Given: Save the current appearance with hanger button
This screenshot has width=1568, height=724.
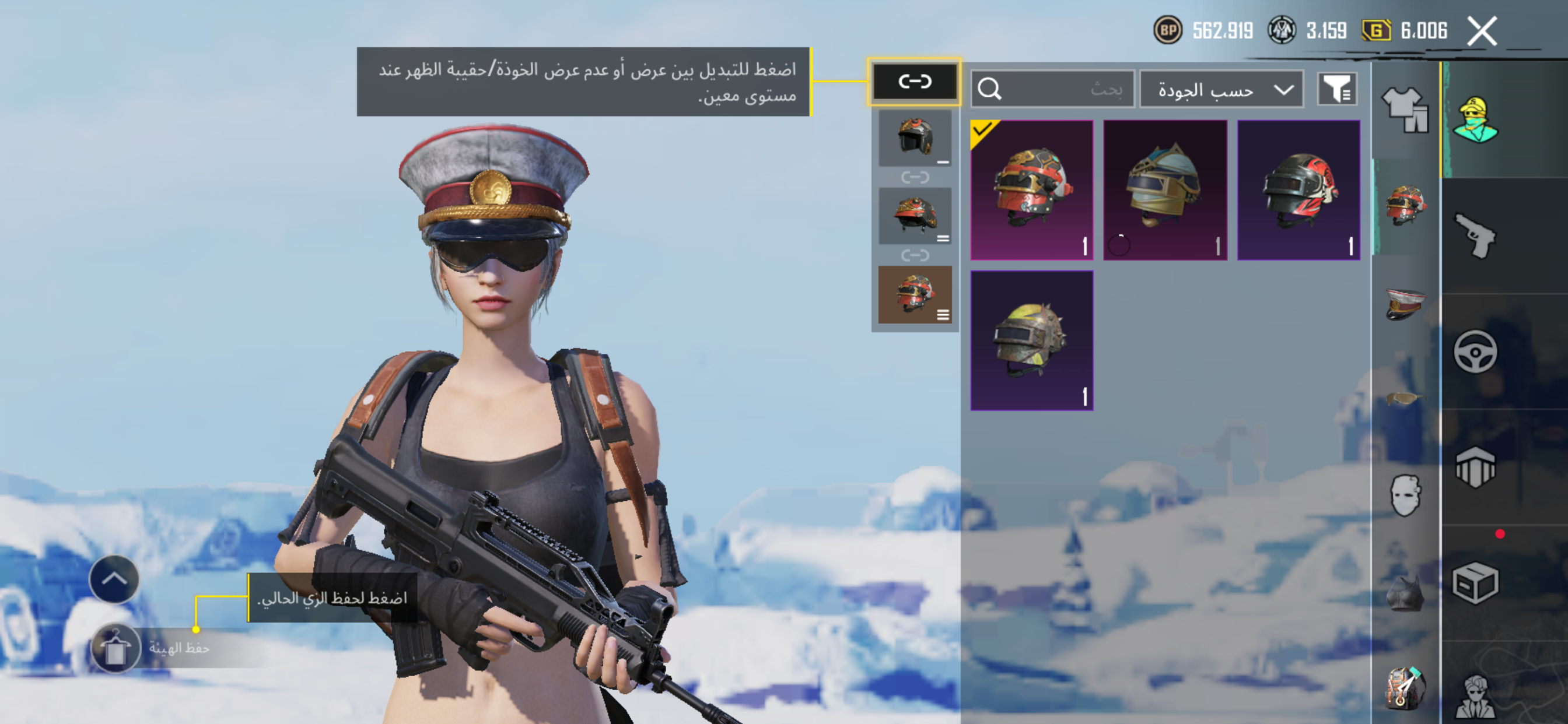Looking at the screenshot, I should (x=116, y=648).
